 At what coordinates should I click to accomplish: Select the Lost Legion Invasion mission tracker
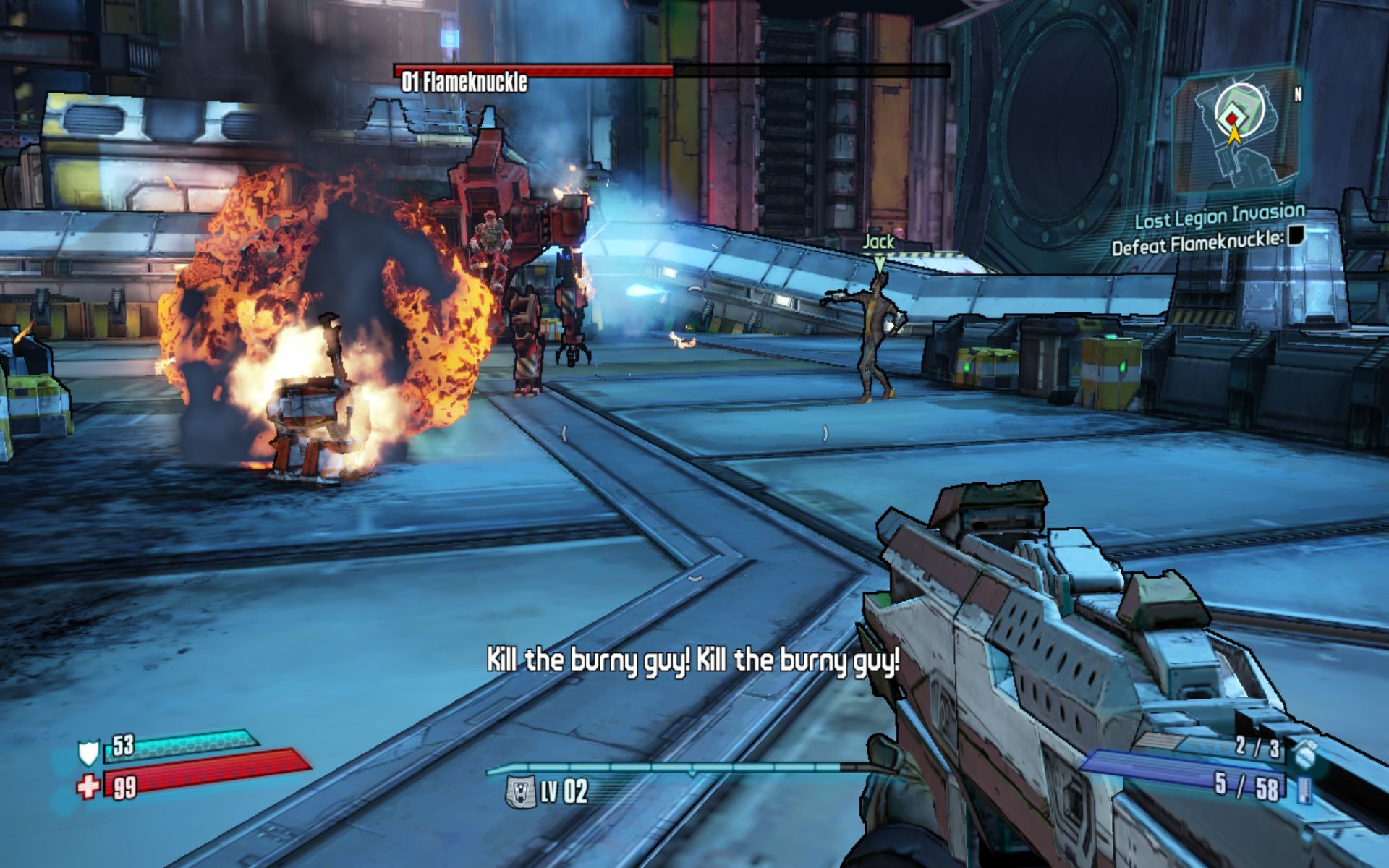point(1219,216)
